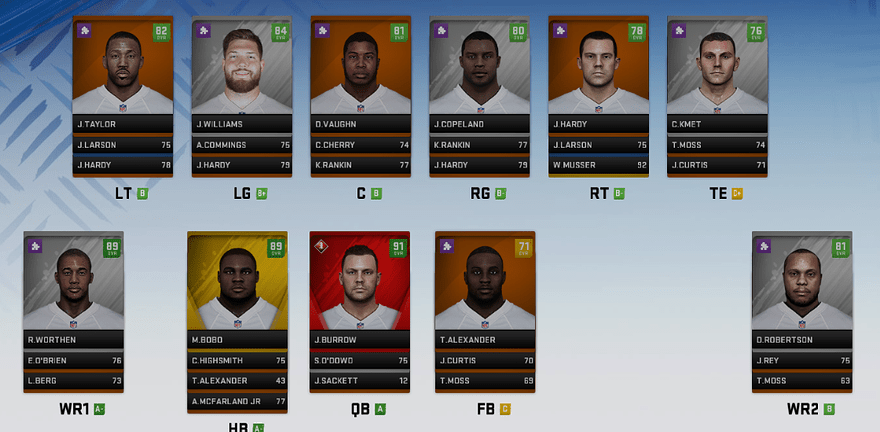Select the J.Rey backup row
The height and width of the screenshot is (432, 880).
[801, 361]
